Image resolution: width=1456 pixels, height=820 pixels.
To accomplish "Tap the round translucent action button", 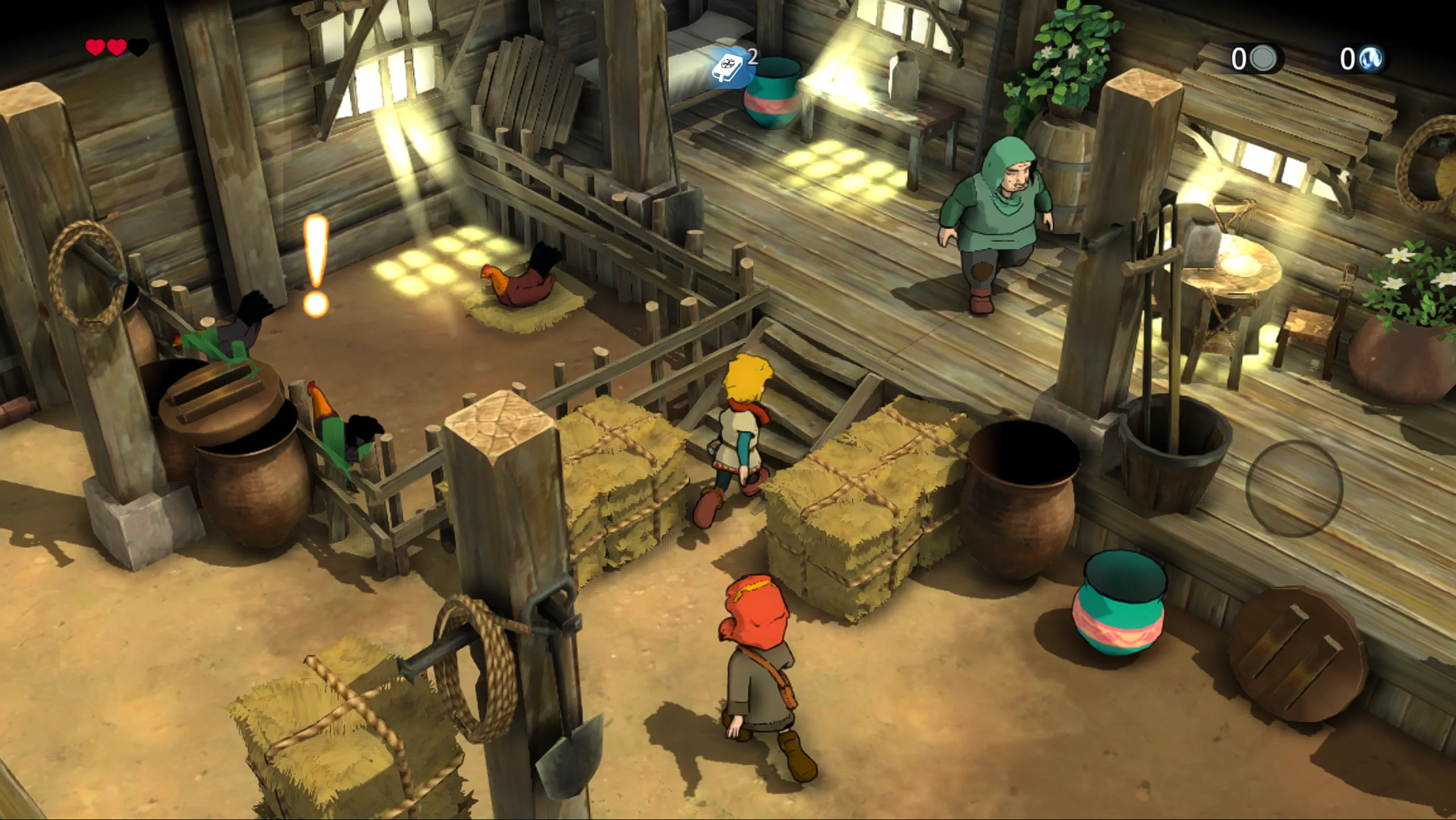I will tap(1294, 488).
